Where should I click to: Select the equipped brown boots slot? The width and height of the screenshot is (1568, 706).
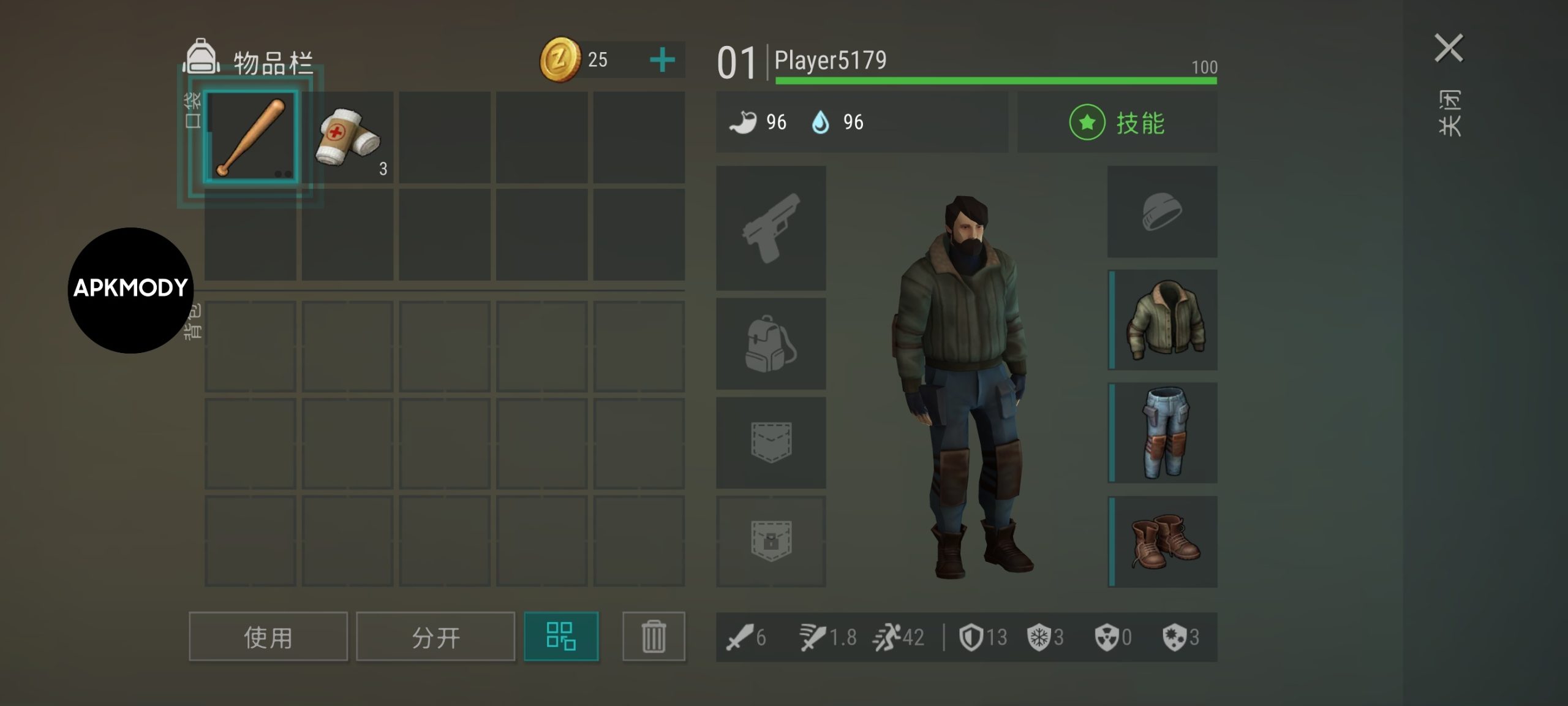pos(1164,542)
